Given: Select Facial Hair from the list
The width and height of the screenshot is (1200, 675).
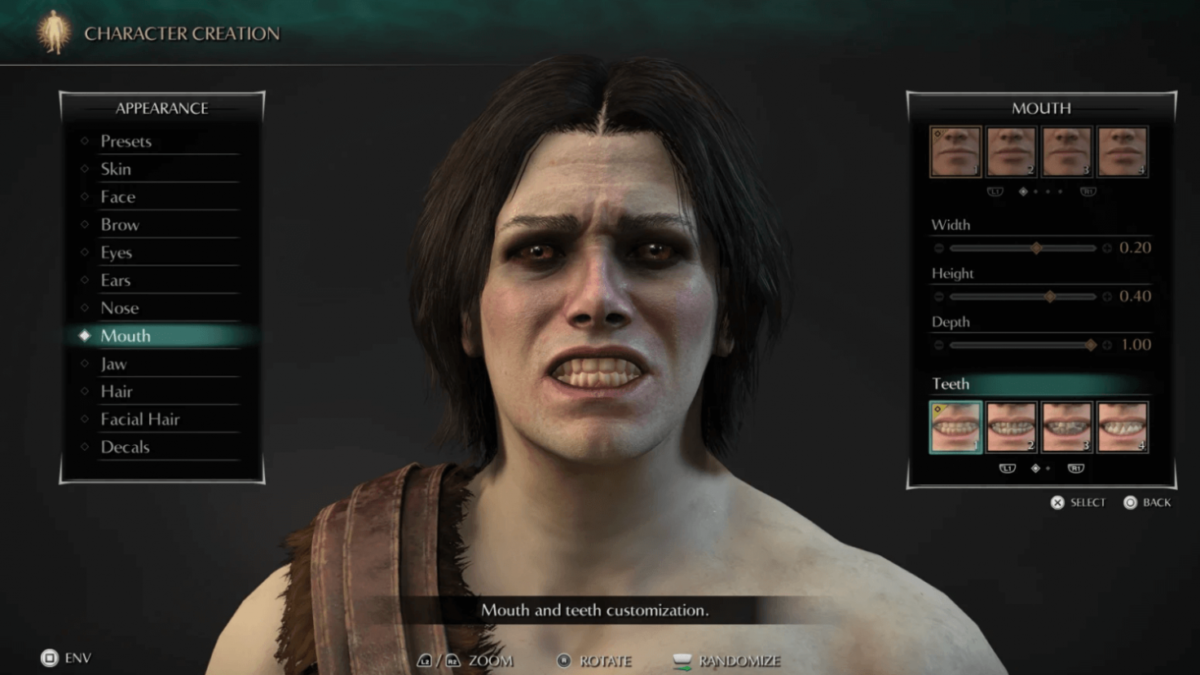Looking at the screenshot, I should click(x=140, y=420).
